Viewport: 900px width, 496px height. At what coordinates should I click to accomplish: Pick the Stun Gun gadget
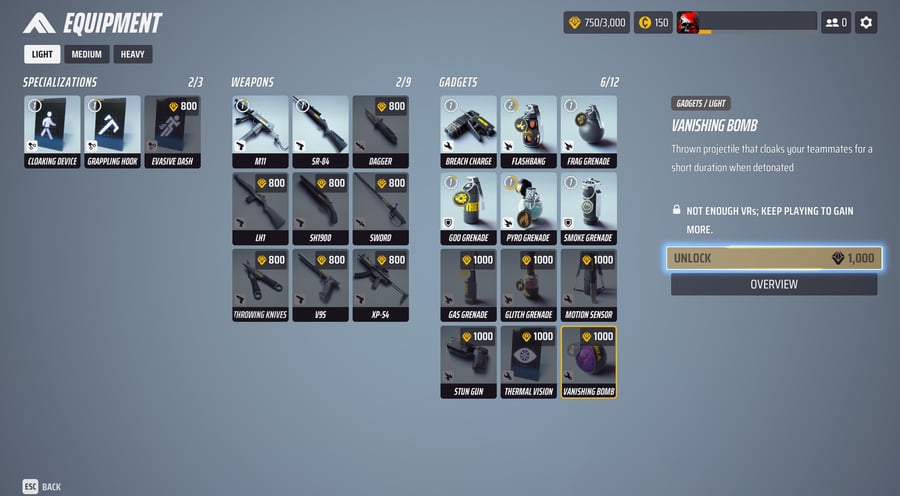[x=468, y=362]
